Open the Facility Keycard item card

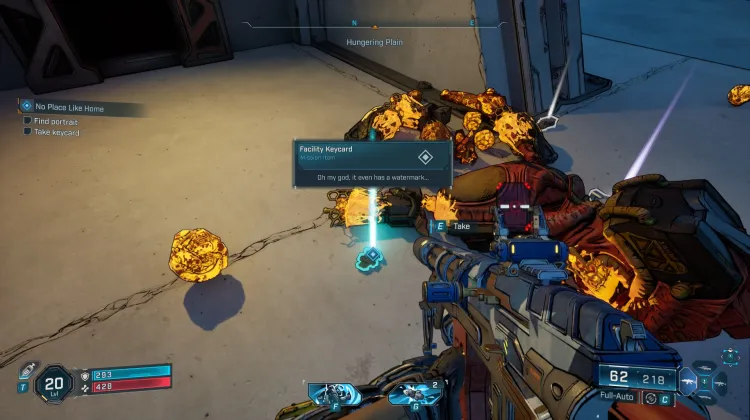coord(372,163)
